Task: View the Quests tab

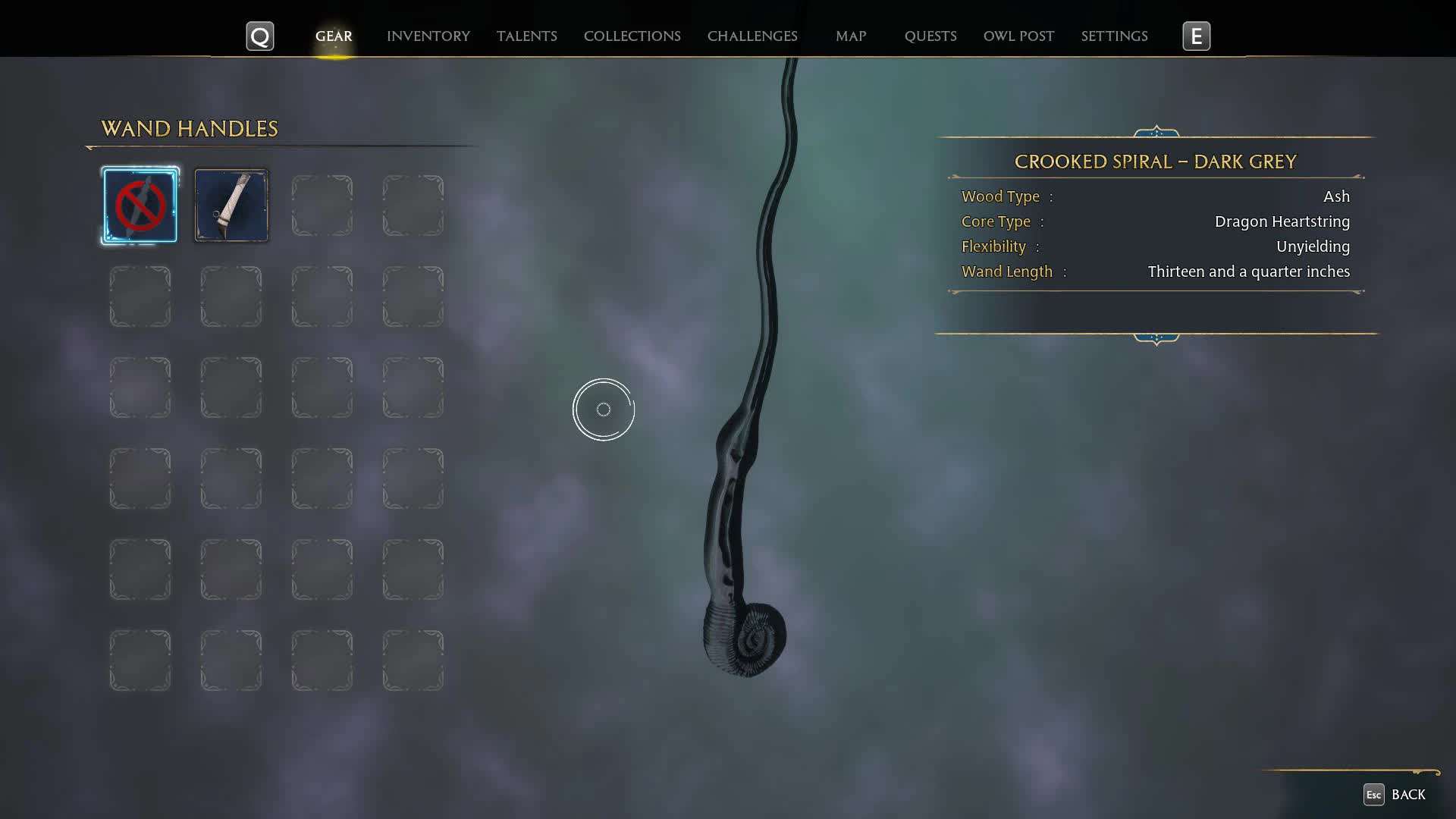Action: tap(930, 36)
